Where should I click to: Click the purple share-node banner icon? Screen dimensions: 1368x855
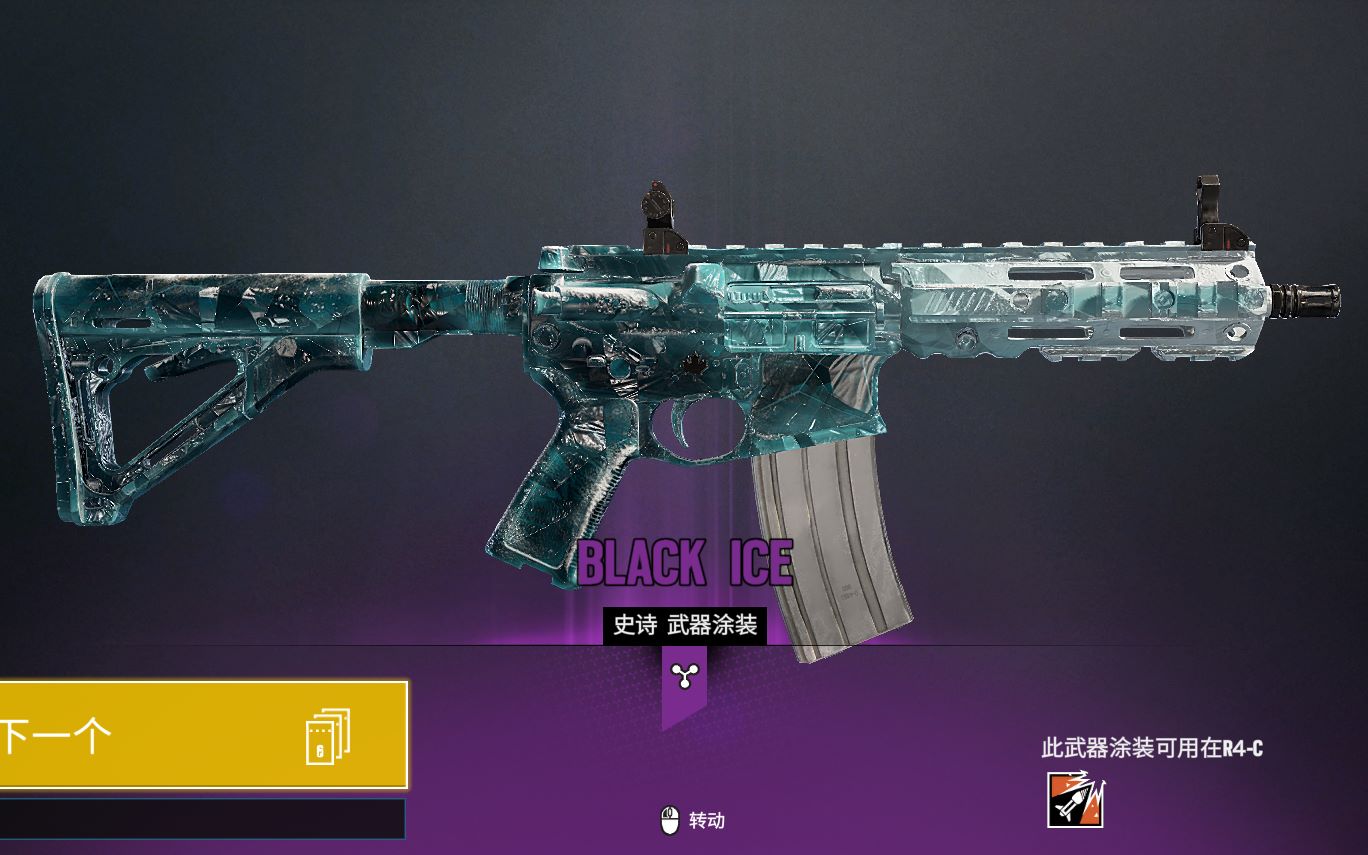(684, 679)
